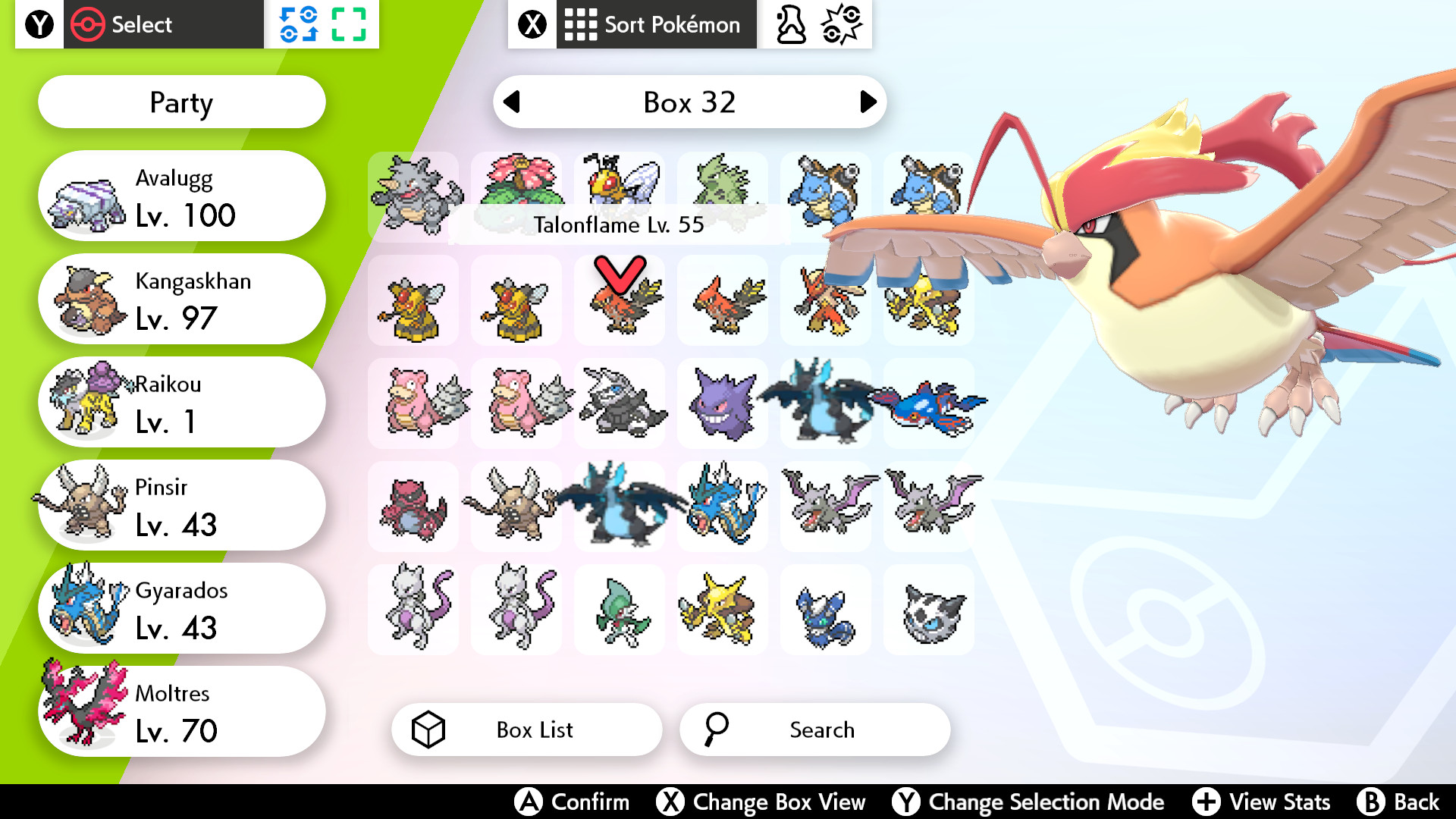Toggle selection mode with Y
The image size is (1456, 819).
pyautogui.click(x=907, y=802)
